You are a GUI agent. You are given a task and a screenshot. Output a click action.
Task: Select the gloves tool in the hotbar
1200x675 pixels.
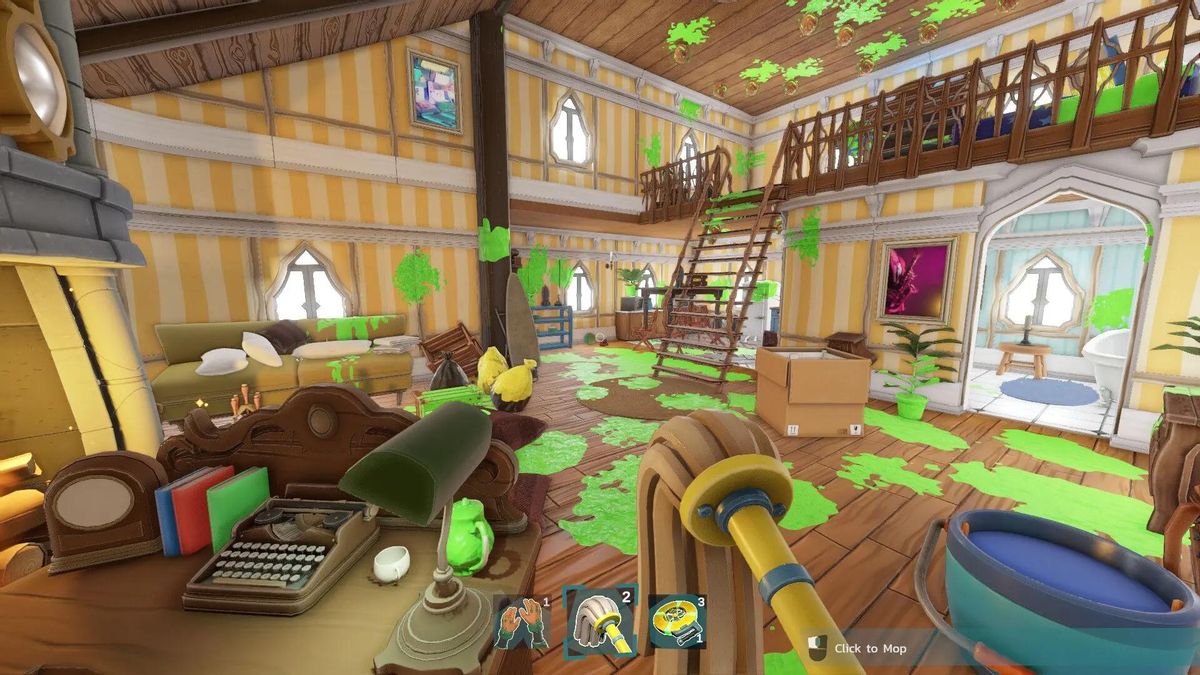[522, 623]
